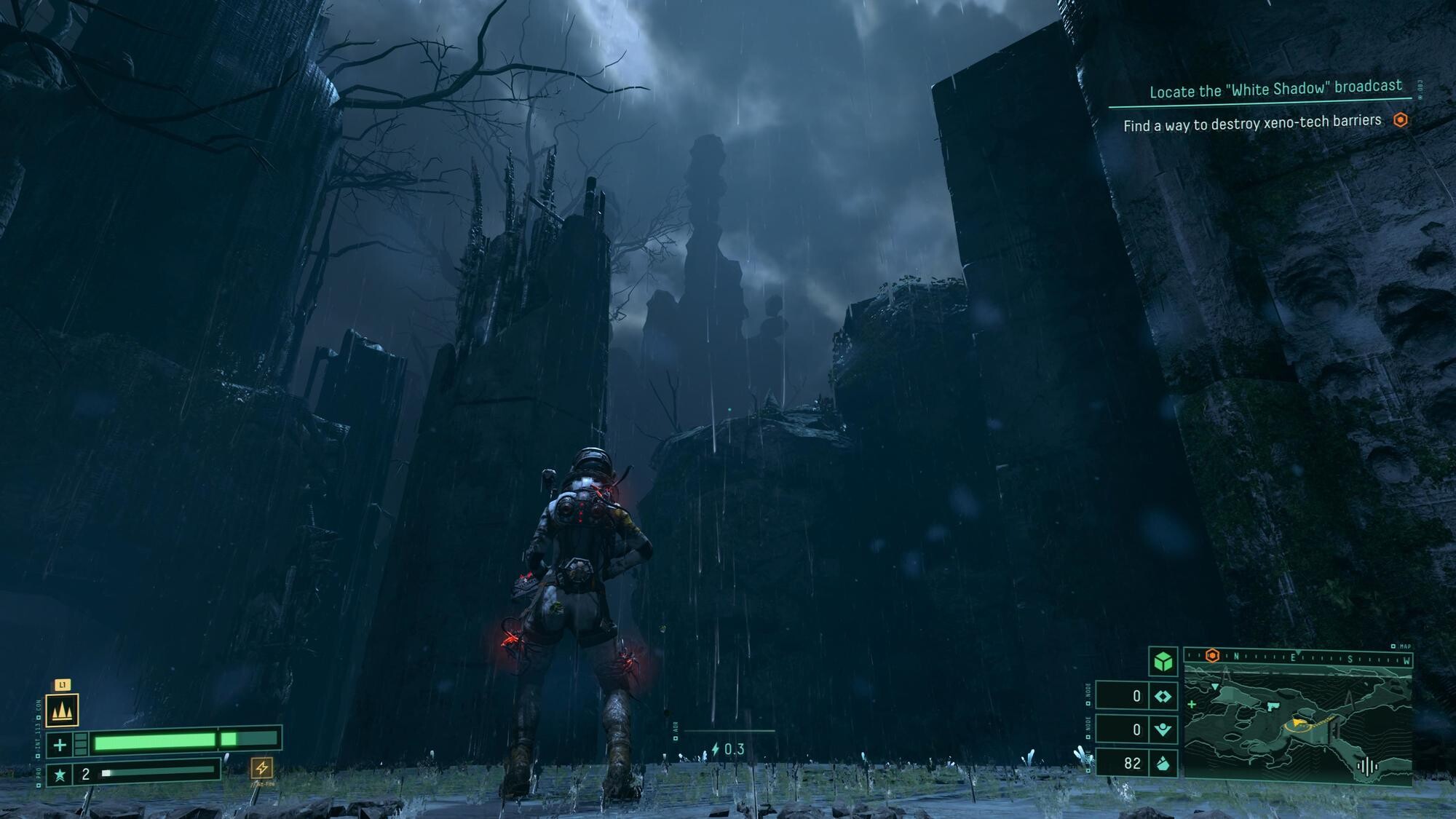Activate the three-spikes ability icon
The image size is (1456, 819).
tap(62, 711)
